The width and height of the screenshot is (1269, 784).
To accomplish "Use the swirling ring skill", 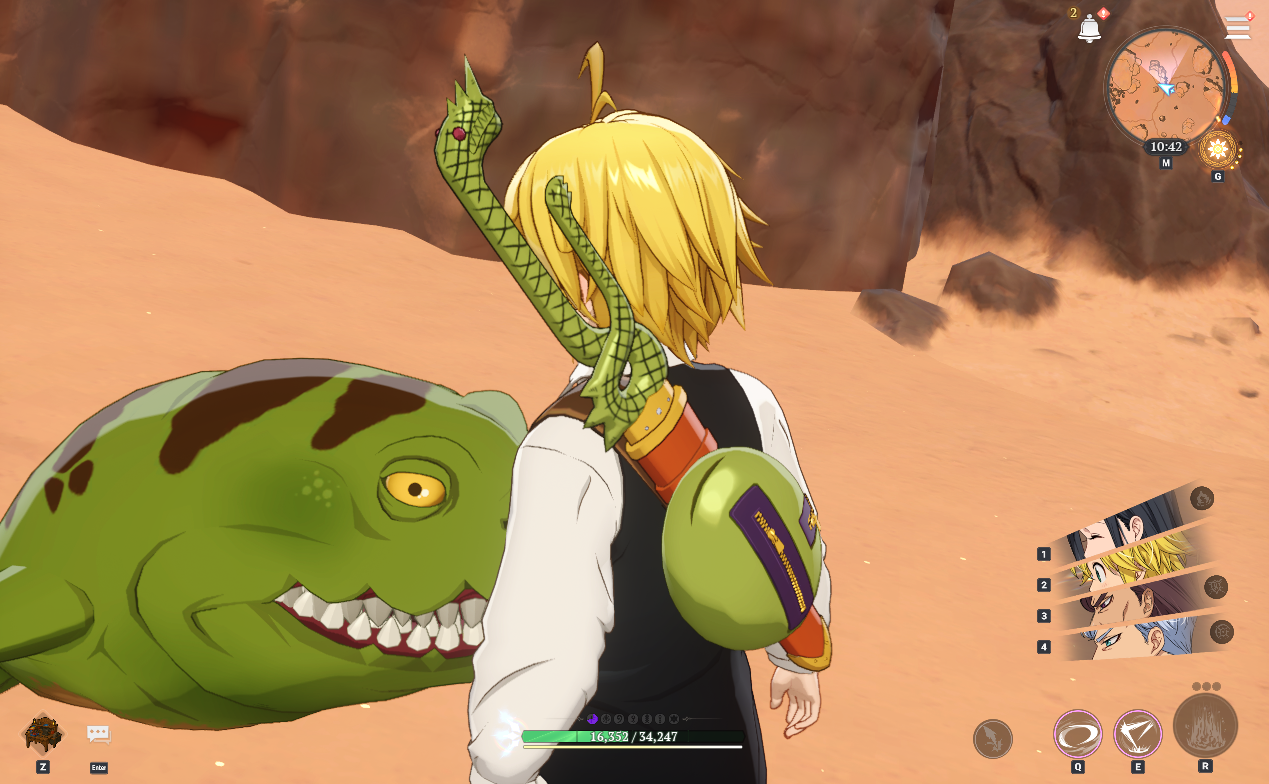I will click(x=1077, y=734).
